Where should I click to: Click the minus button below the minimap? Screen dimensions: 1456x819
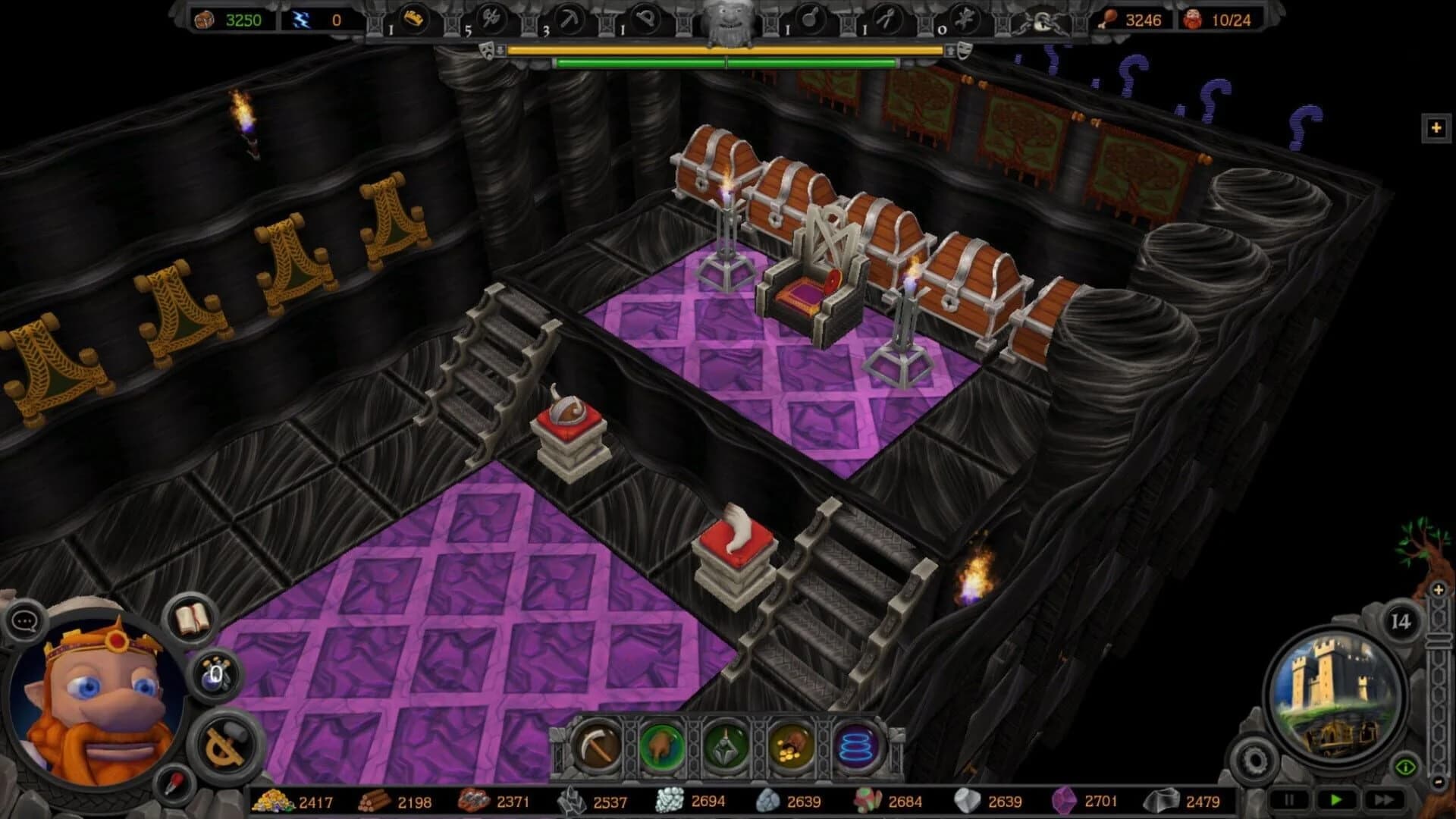tap(1439, 782)
